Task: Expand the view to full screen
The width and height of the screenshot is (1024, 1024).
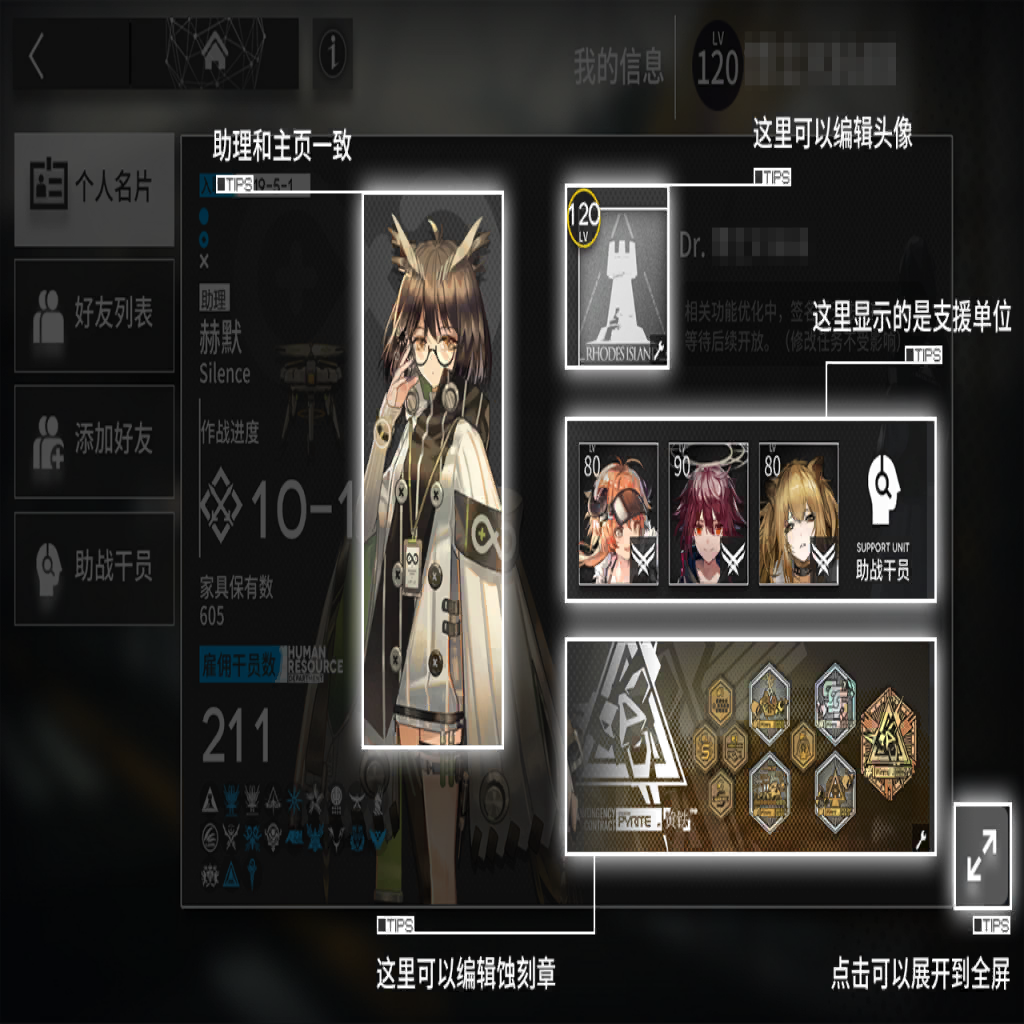Action: pos(982,857)
